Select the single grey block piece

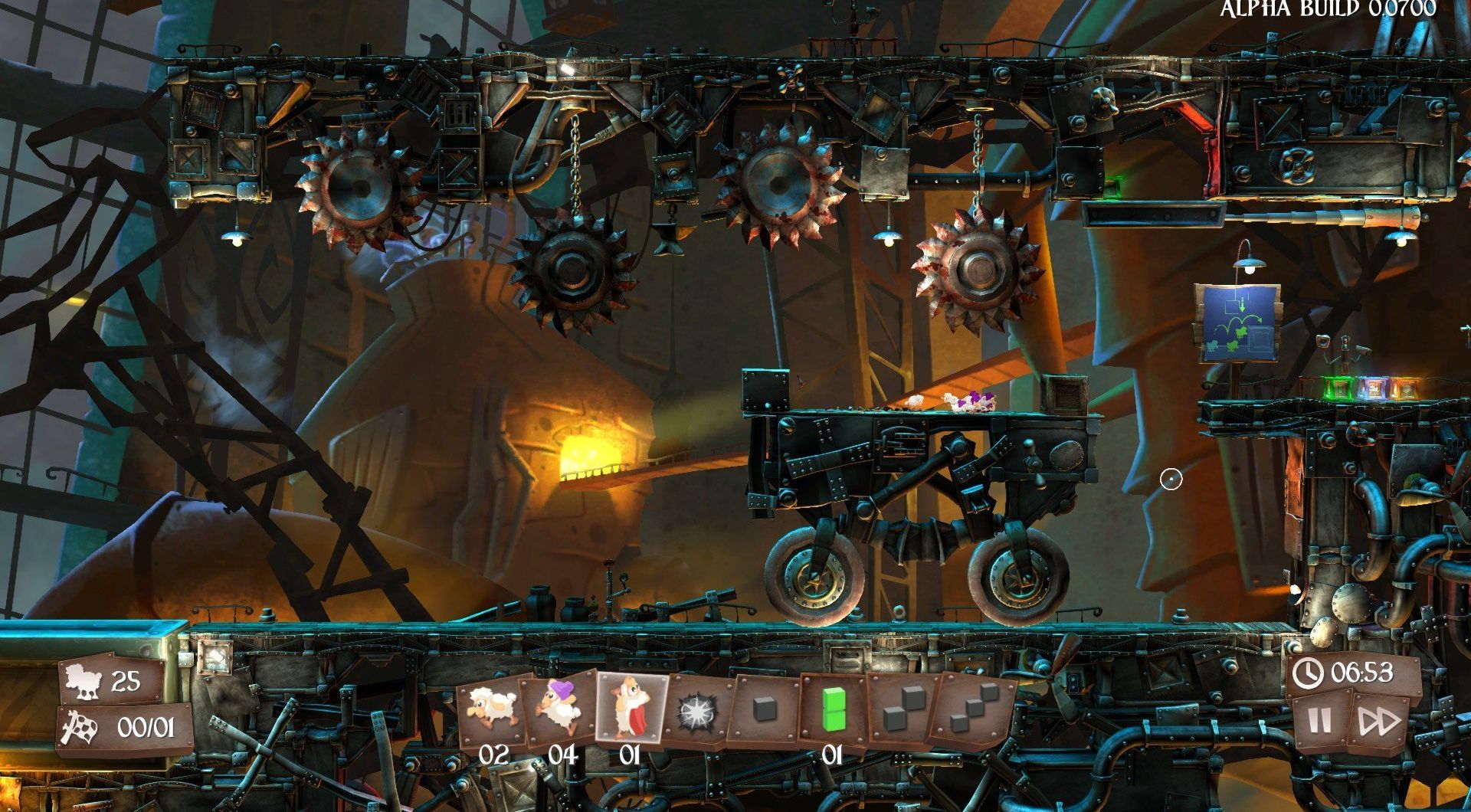coord(765,710)
